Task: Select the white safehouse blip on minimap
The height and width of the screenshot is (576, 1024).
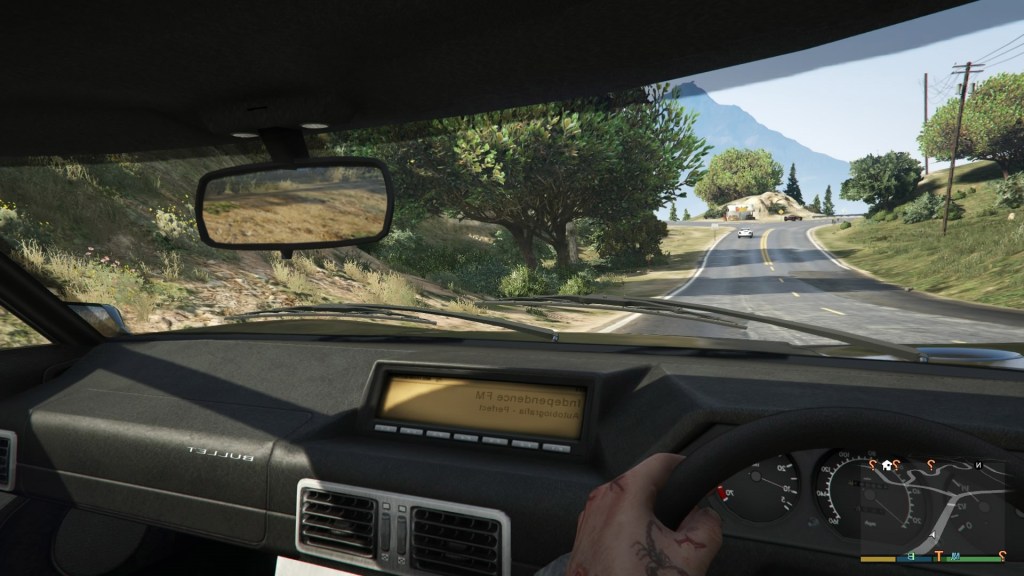Action: coord(885,465)
